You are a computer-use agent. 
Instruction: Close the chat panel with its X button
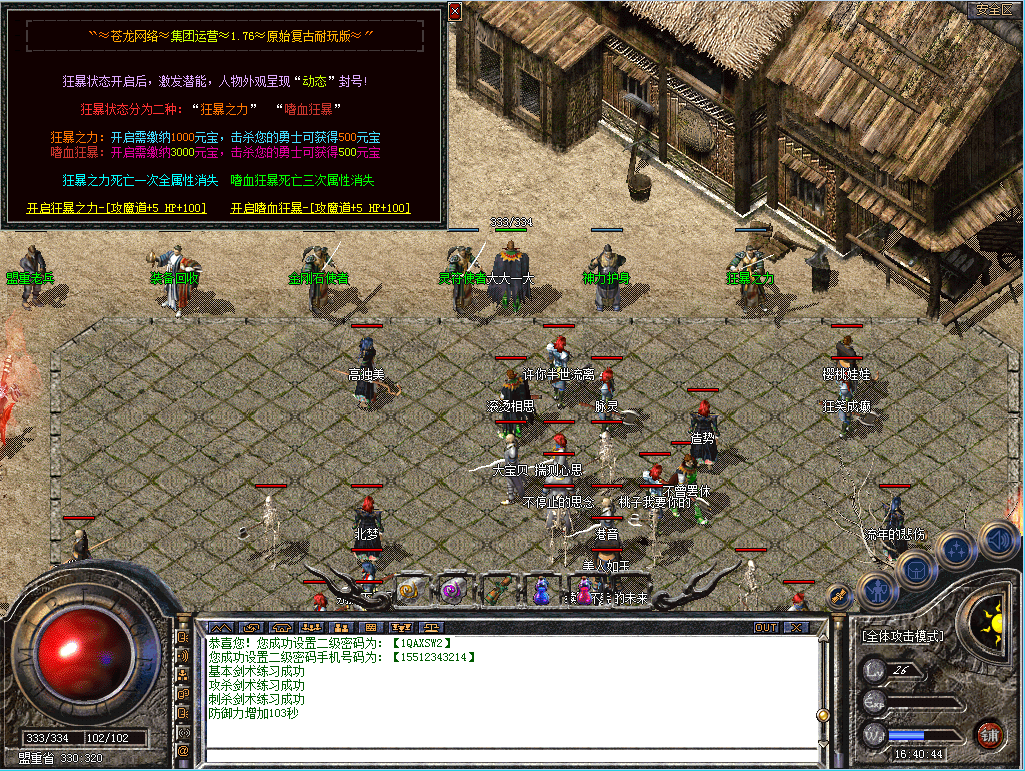click(796, 627)
